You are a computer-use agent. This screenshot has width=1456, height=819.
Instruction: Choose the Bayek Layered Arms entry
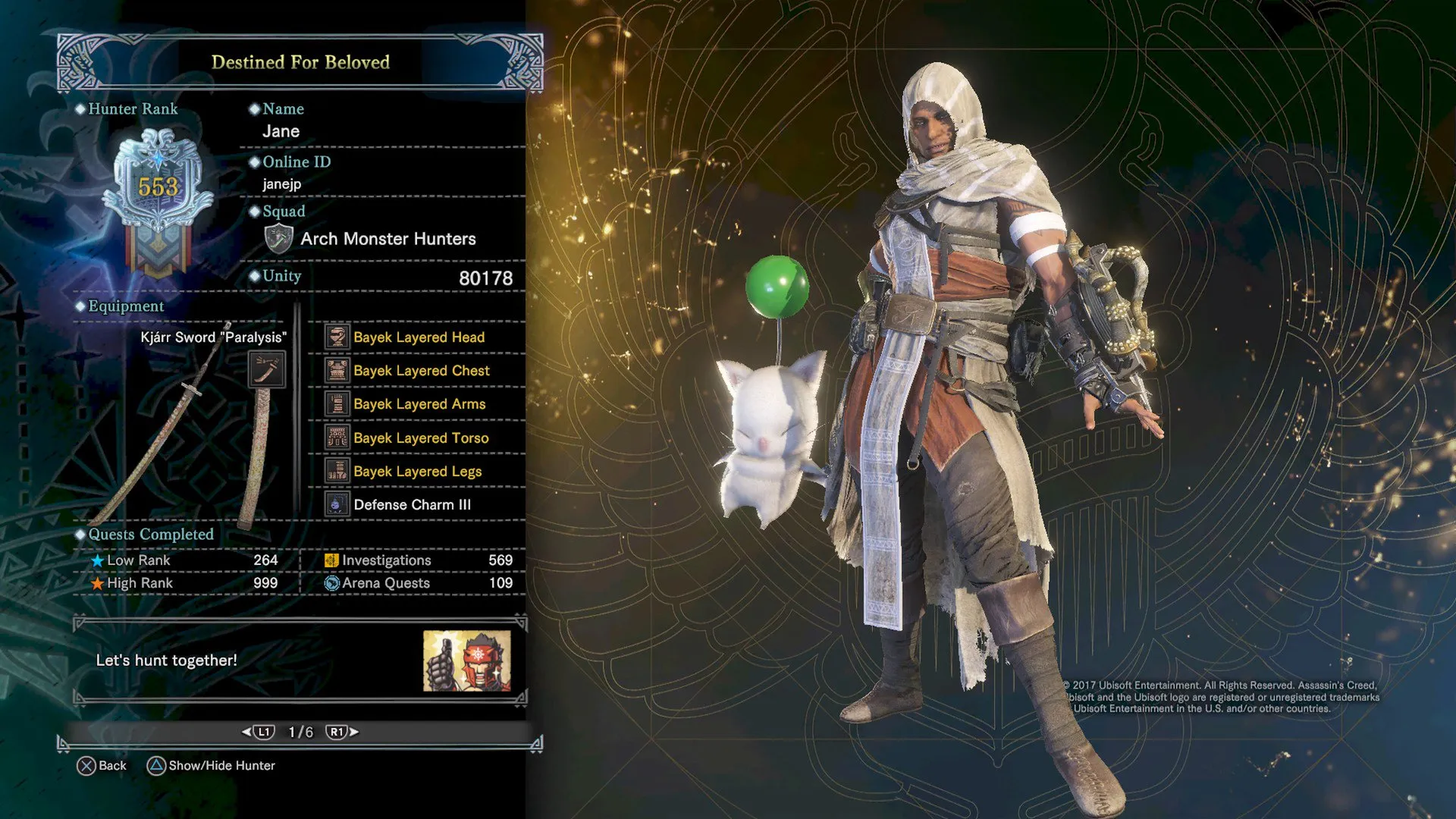[419, 404]
